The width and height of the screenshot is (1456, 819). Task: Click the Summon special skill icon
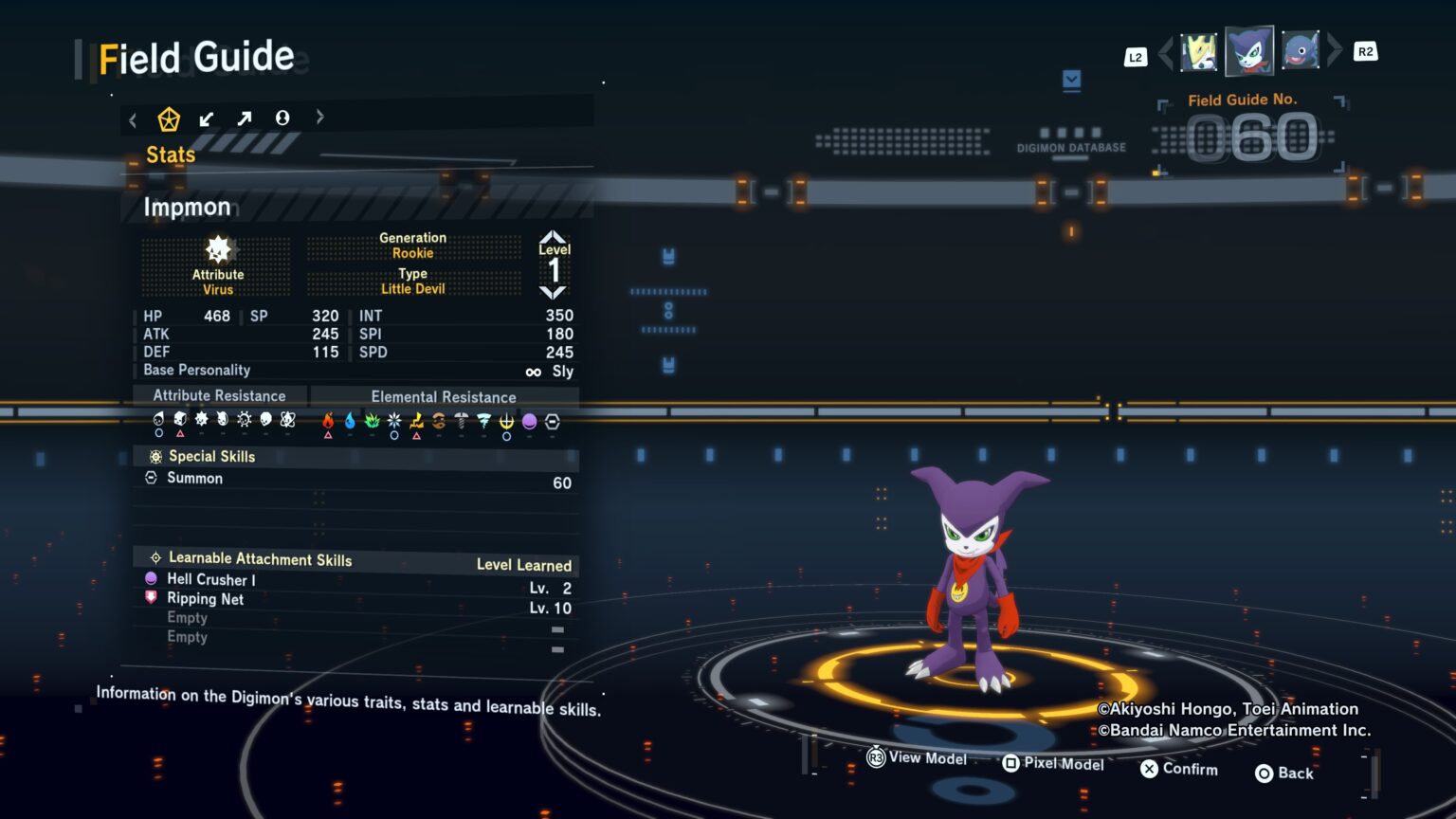153,479
